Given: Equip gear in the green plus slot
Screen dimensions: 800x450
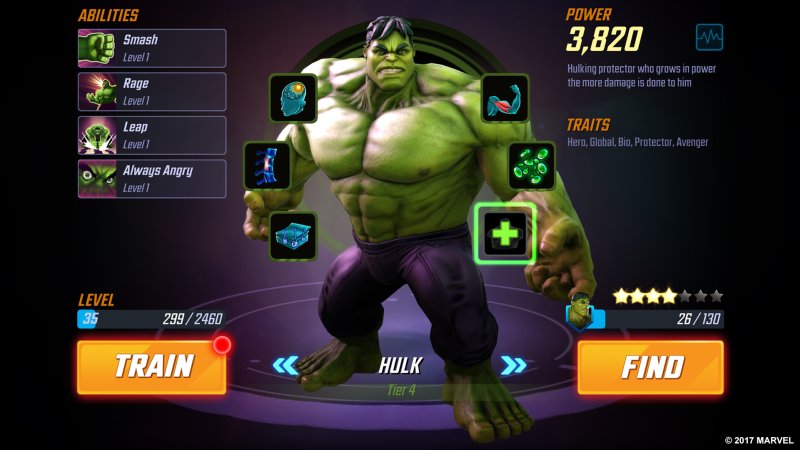Looking at the screenshot, I should (x=505, y=234).
